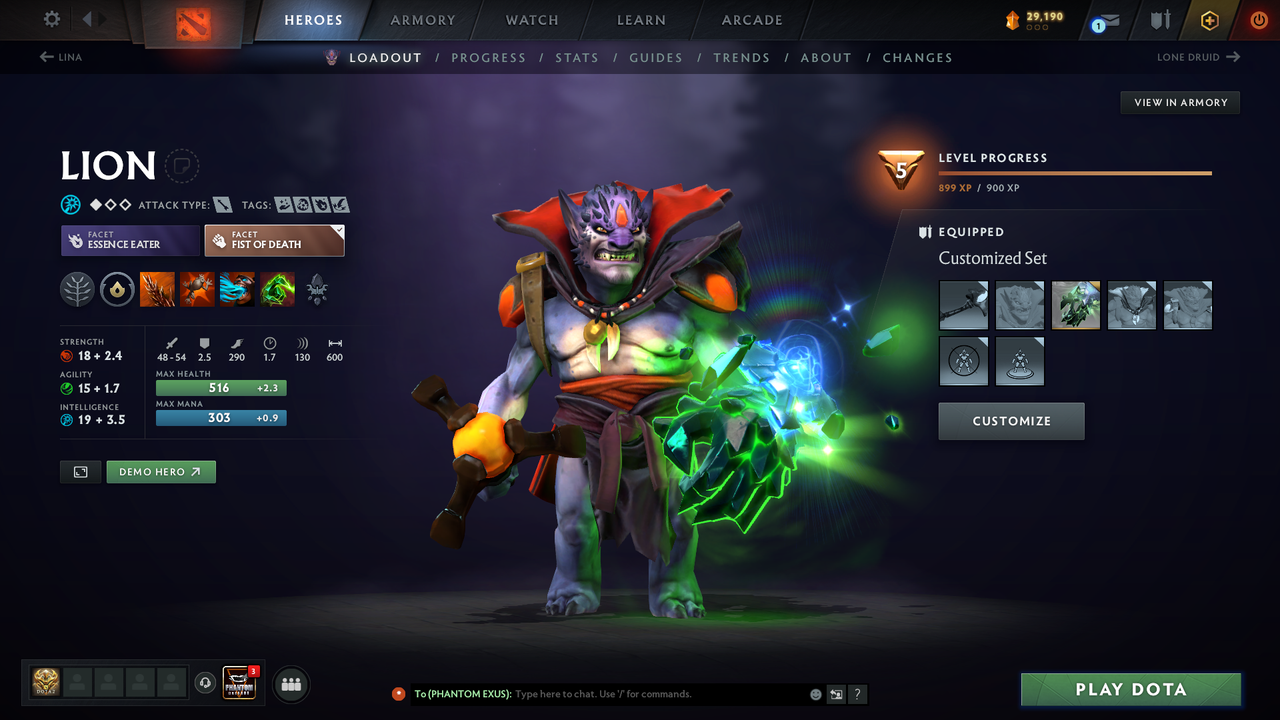Click the chat message input field
This screenshot has height=720, width=1280.
point(660,694)
